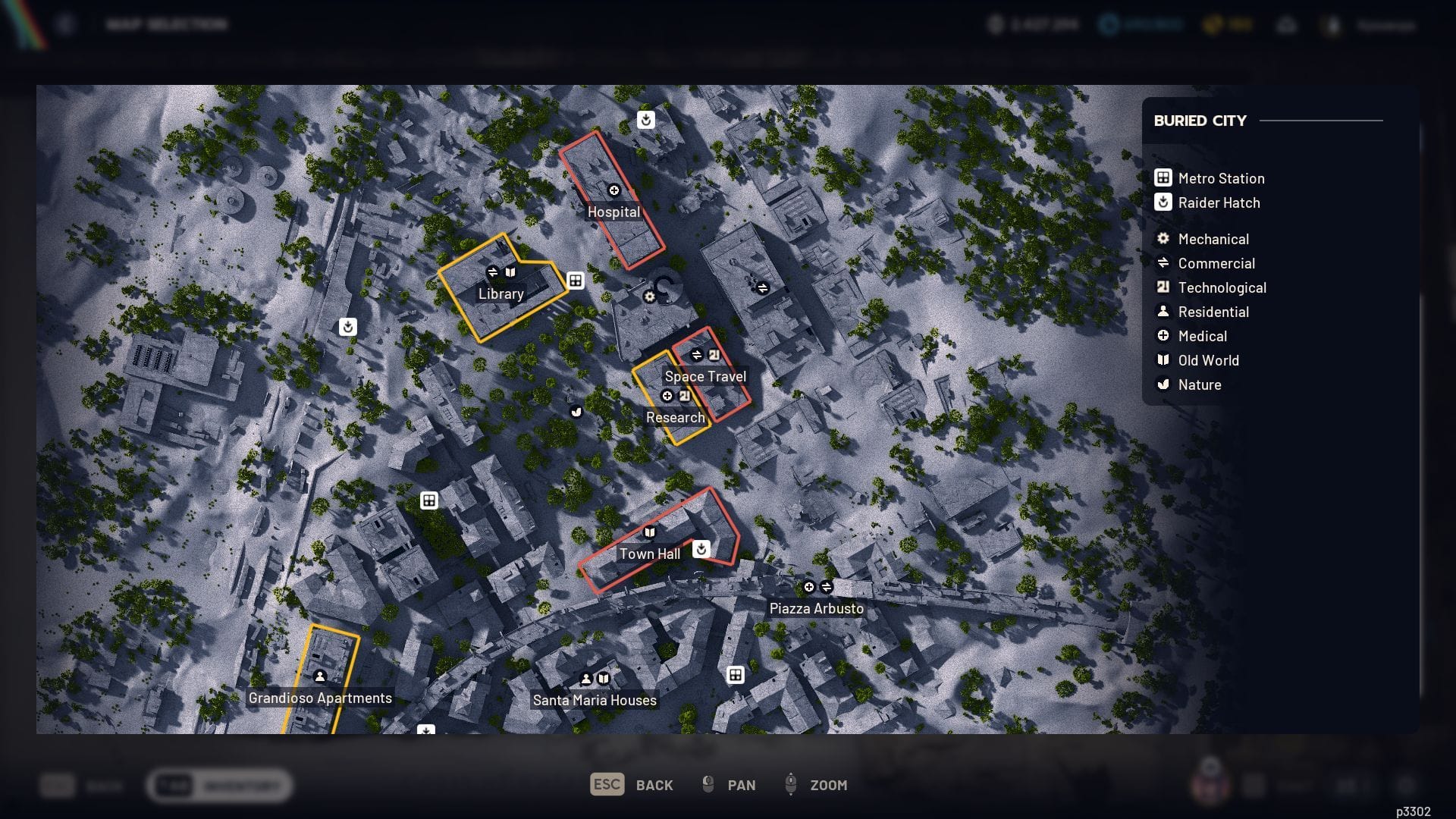Screen dimensions: 1456x819
Task: Select the Research location label
Action: [x=675, y=417]
